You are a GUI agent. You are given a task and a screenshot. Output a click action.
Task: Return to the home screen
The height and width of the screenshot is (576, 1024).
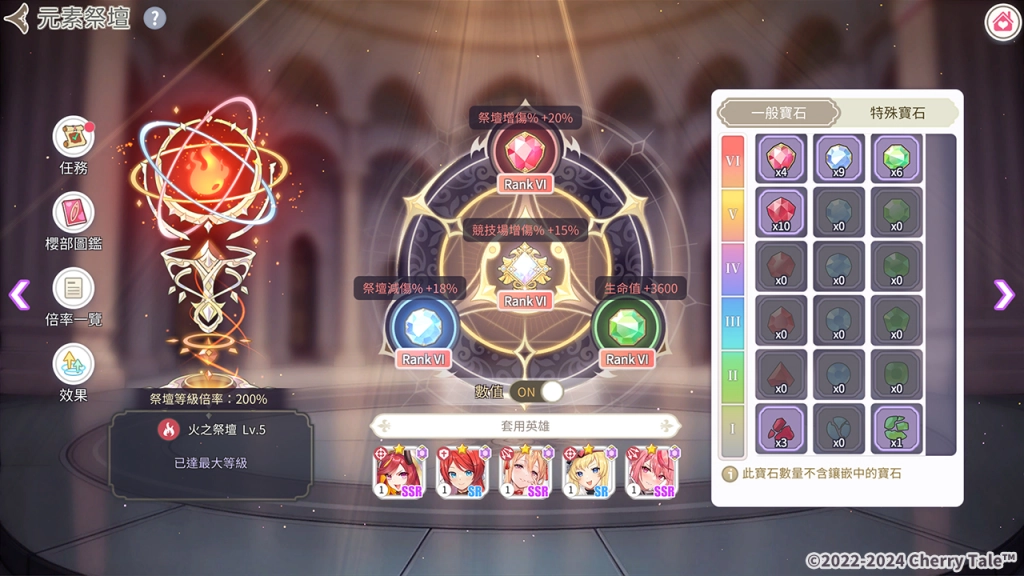tap(1002, 22)
